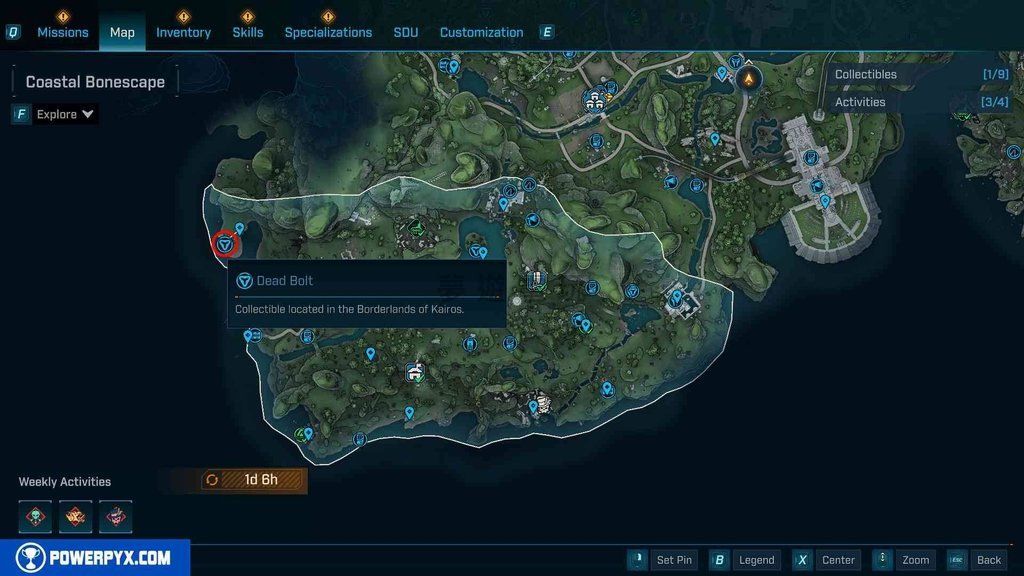Go to the Skills tab

248,32
